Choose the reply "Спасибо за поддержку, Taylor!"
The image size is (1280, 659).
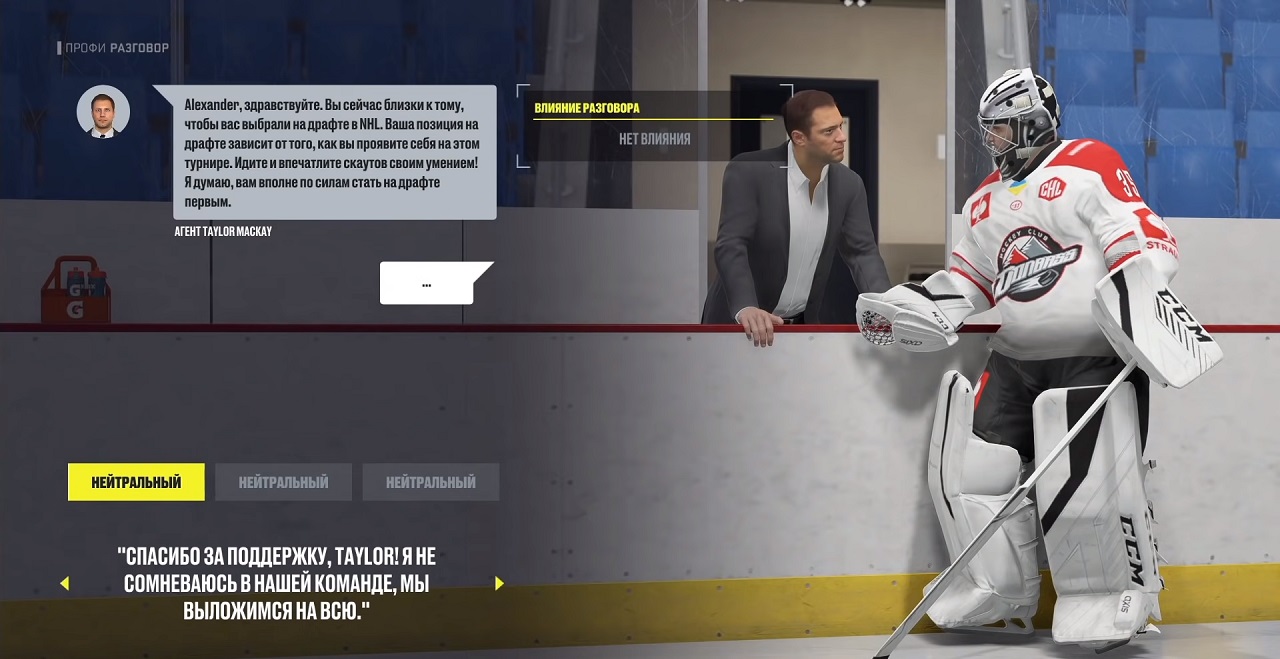[276, 584]
